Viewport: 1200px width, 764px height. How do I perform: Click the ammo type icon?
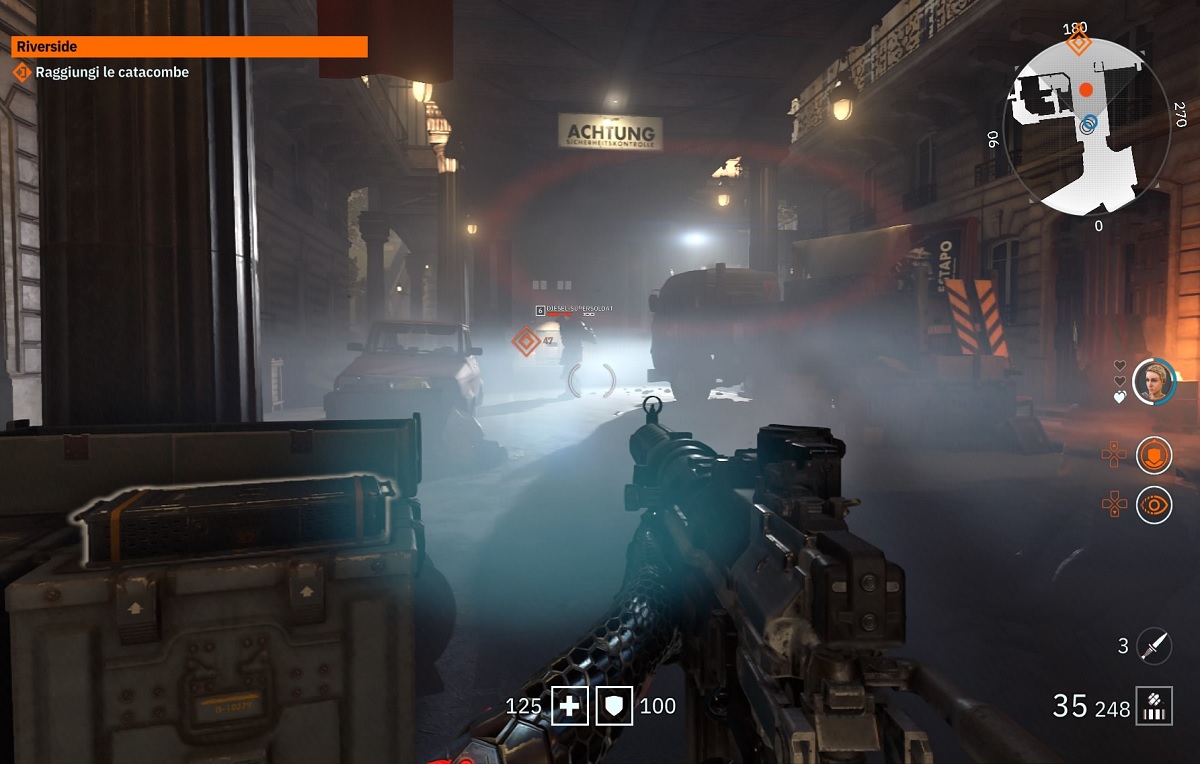[x=1154, y=706]
